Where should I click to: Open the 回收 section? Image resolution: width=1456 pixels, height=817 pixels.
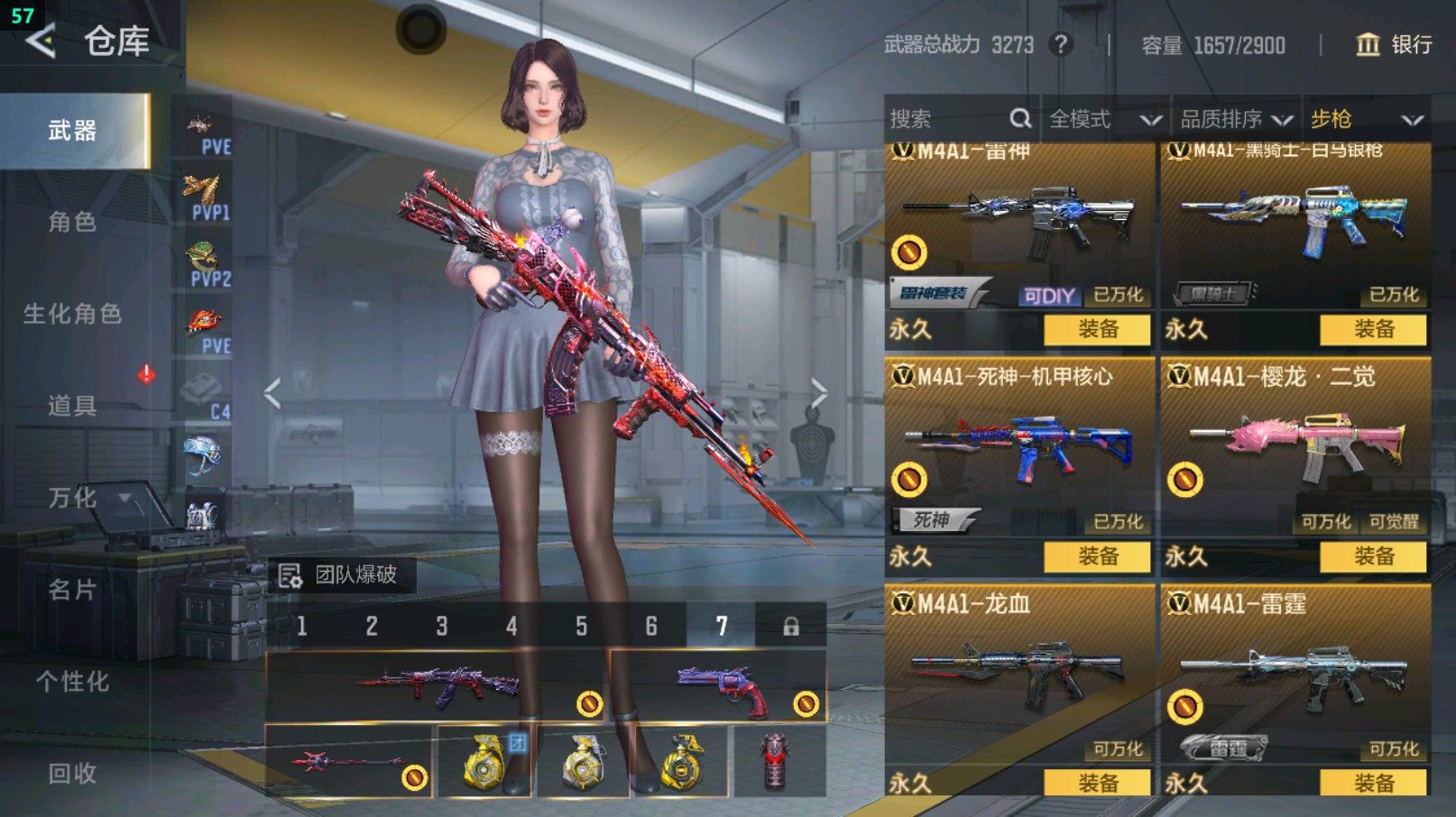(x=72, y=773)
